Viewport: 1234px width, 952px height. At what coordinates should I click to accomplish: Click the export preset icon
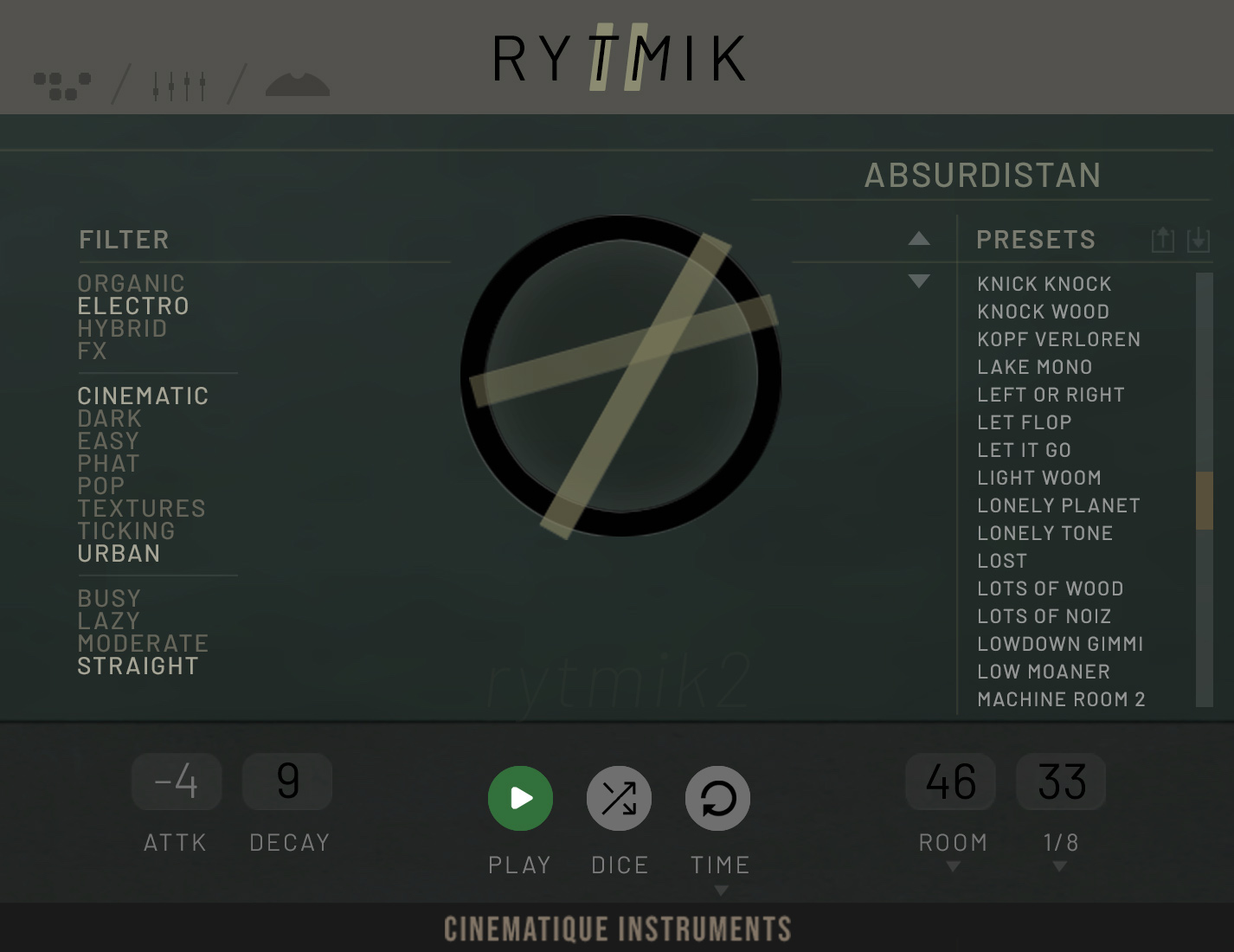(x=1164, y=240)
